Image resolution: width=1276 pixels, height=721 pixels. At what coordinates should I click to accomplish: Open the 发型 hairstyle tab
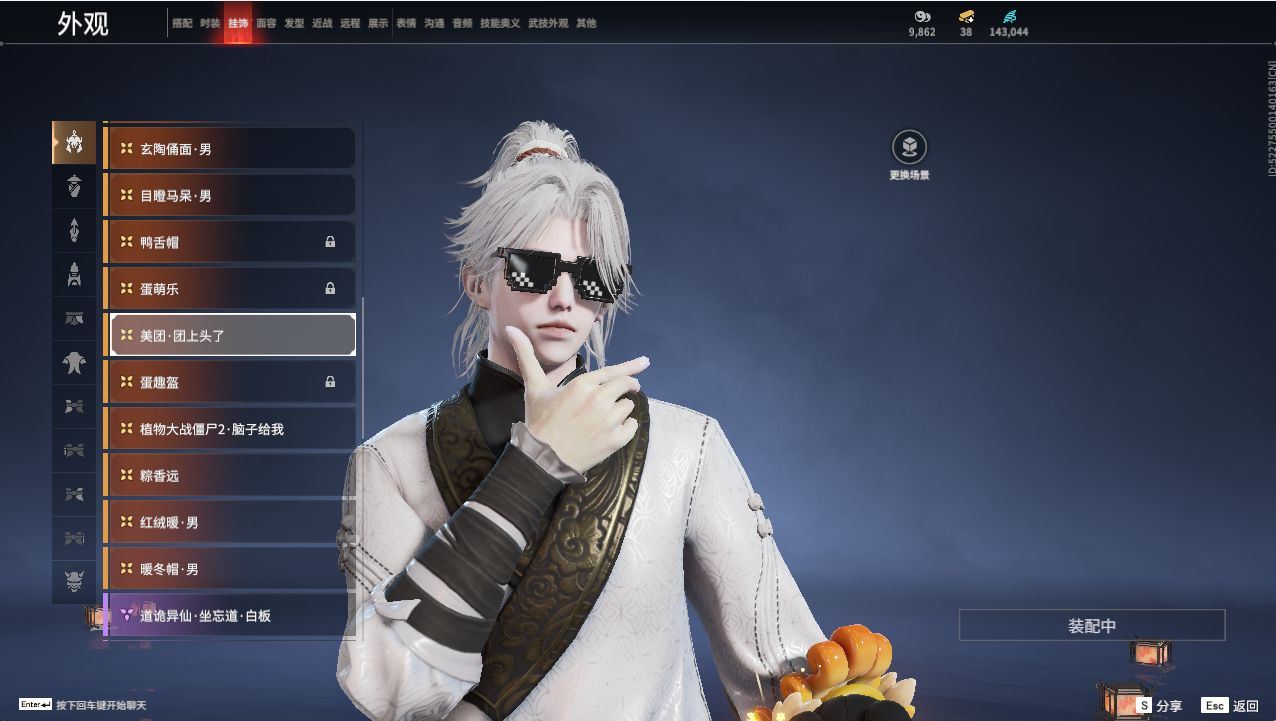[x=294, y=23]
